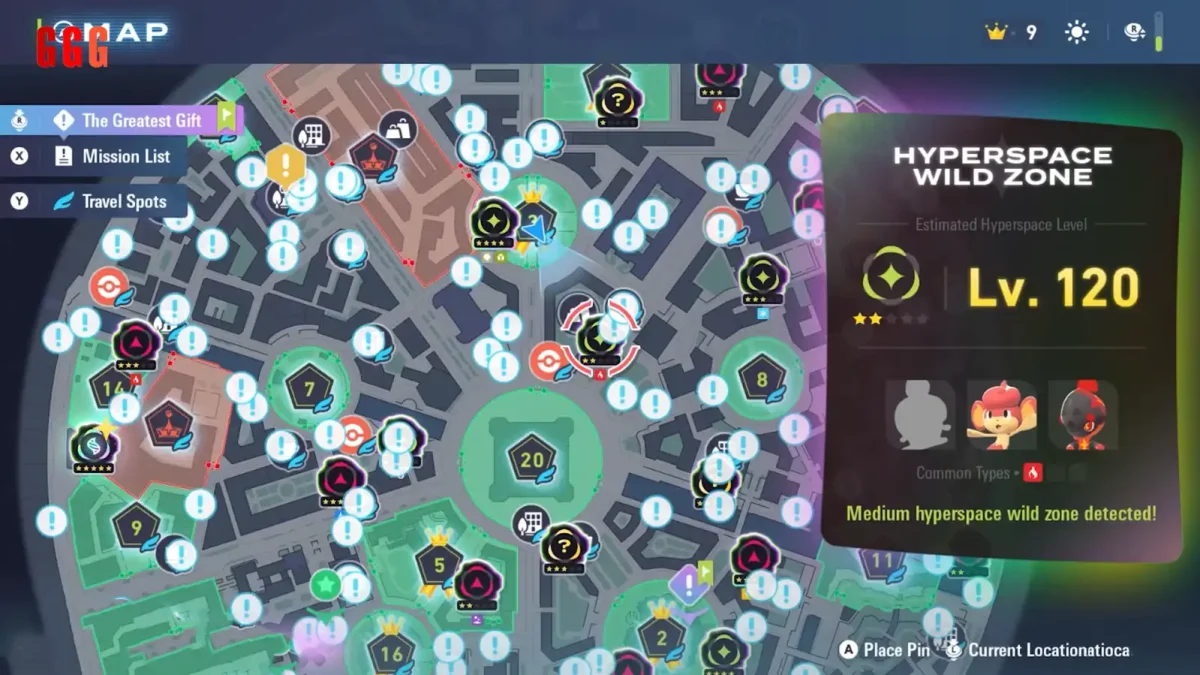
Task: Click the Wild Zone 11 marker
Action: tap(881, 560)
